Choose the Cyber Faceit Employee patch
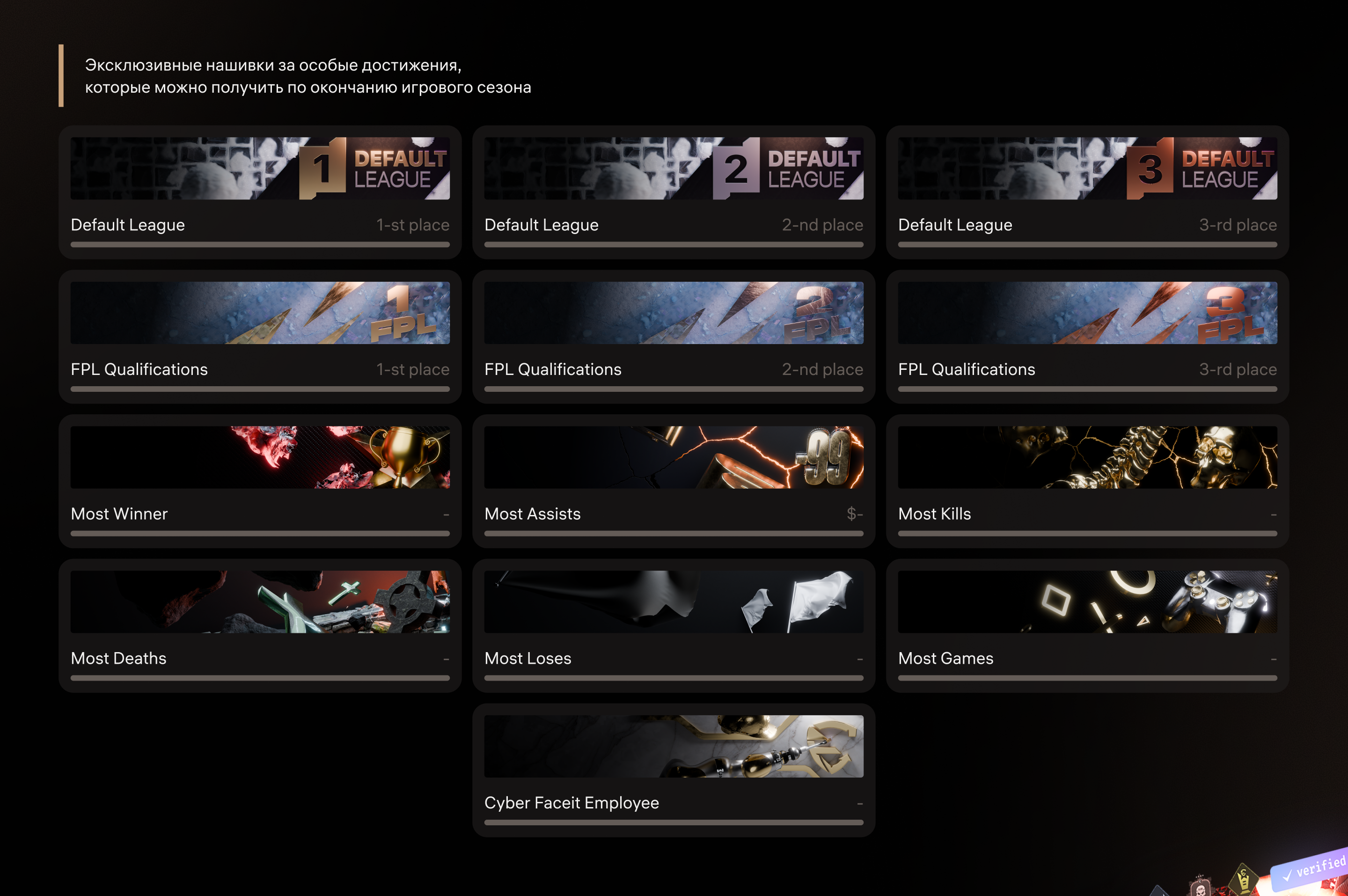This screenshot has width=1348, height=896. click(674, 770)
